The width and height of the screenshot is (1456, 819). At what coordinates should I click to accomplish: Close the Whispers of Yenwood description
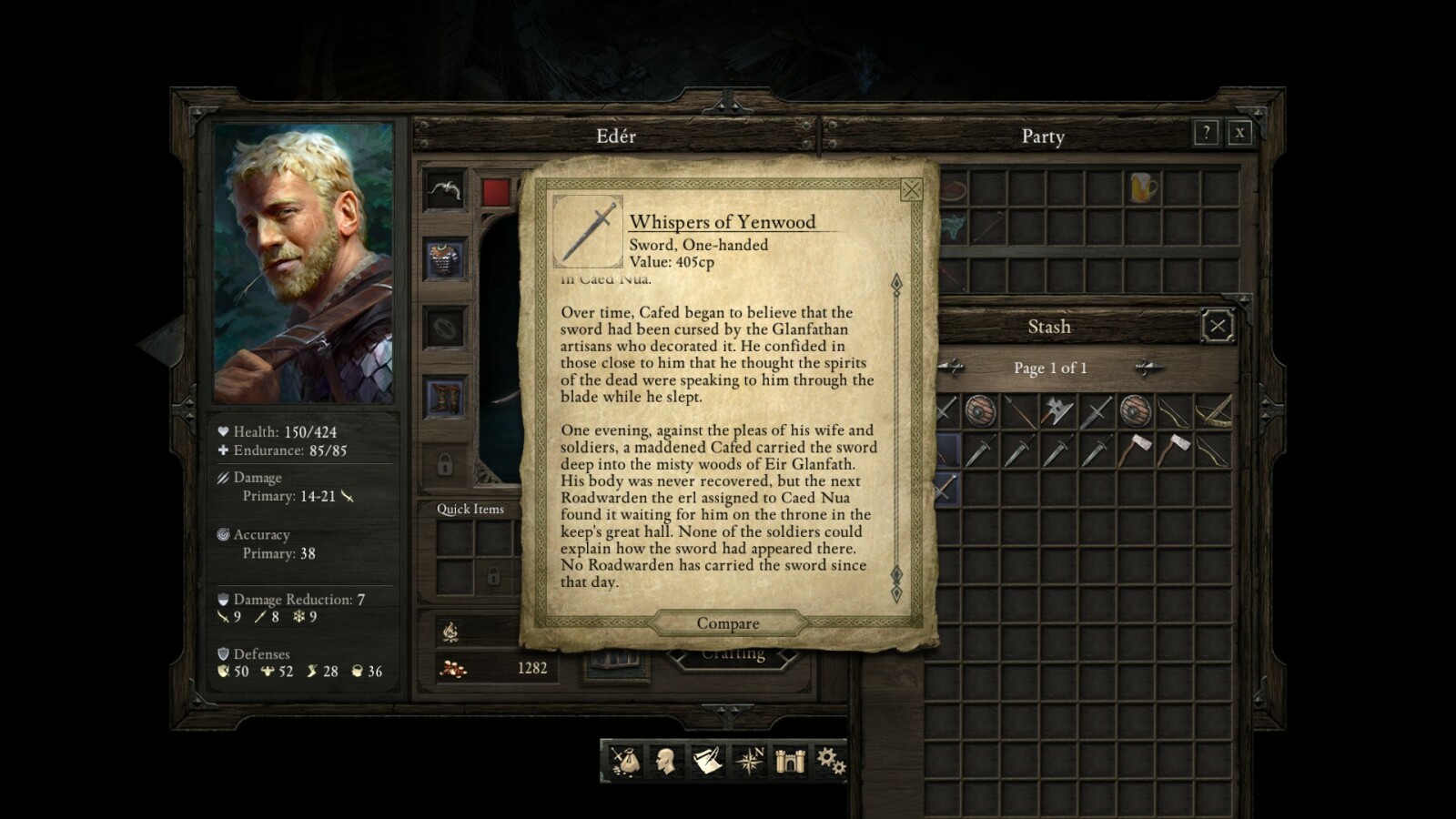click(911, 189)
